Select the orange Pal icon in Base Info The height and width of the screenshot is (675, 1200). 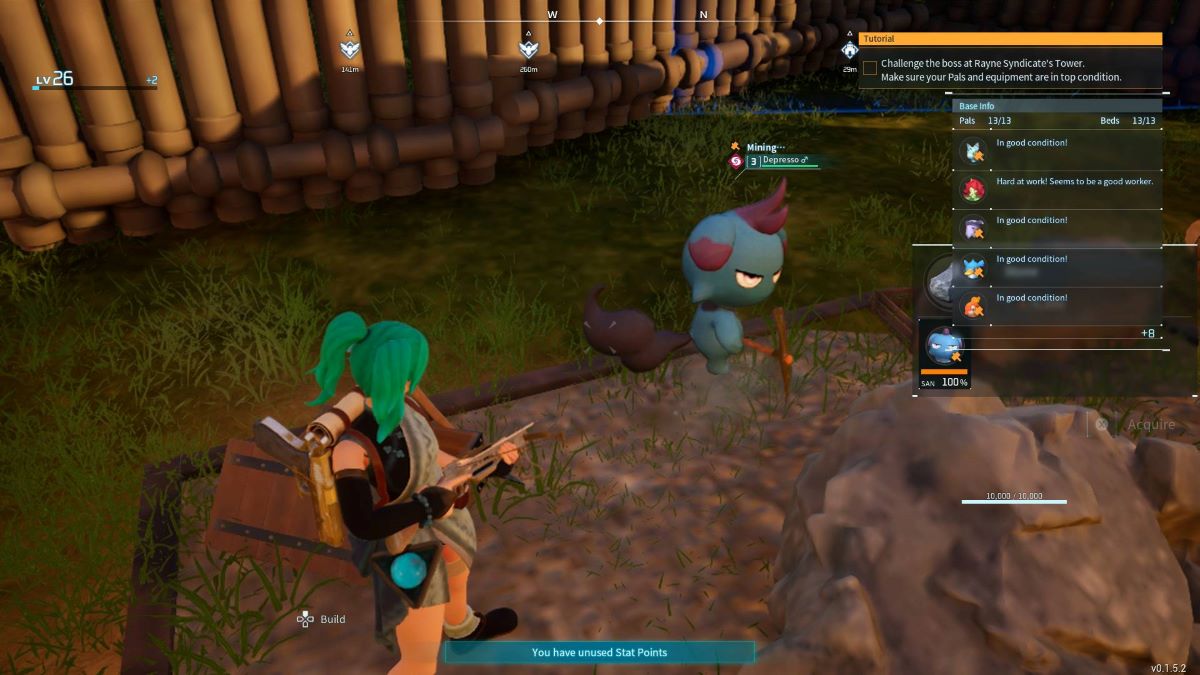(973, 306)
